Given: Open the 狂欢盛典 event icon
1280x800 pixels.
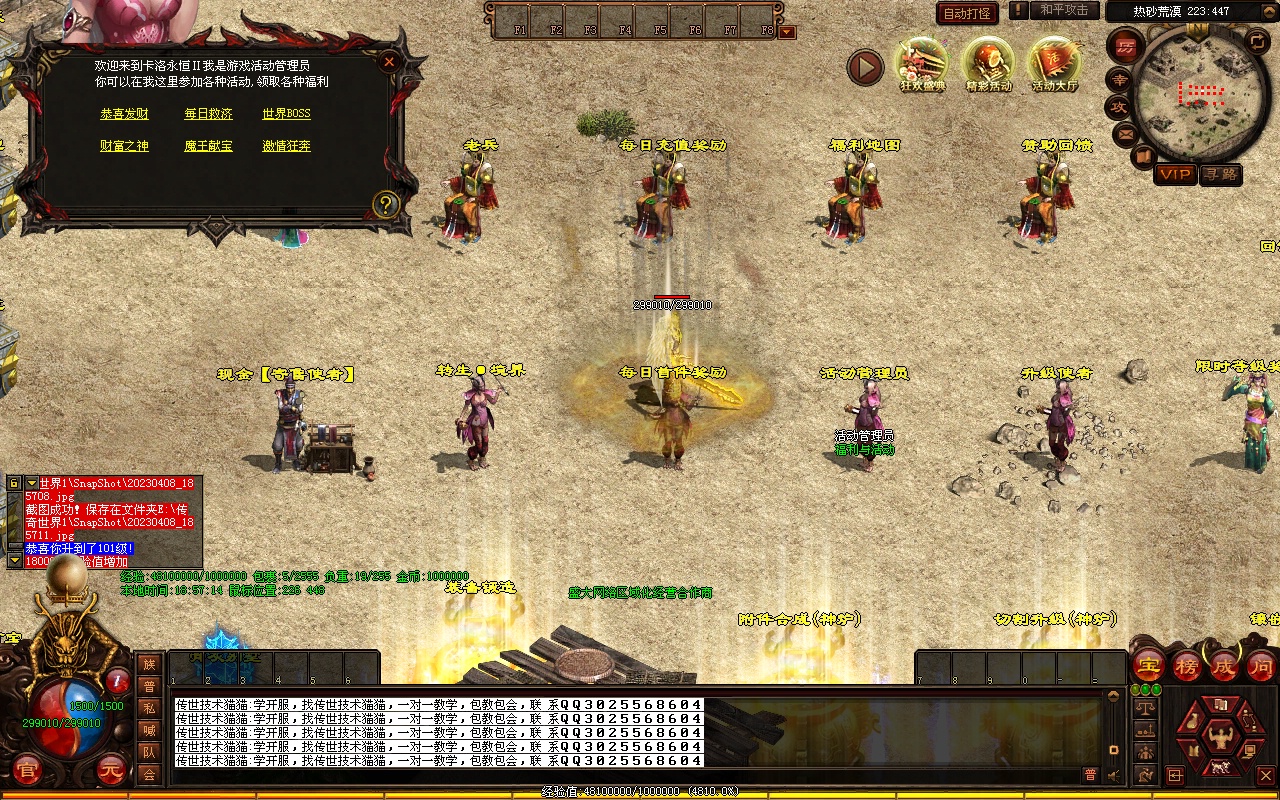Looking at the screenshot, I should tap(921, 64).
